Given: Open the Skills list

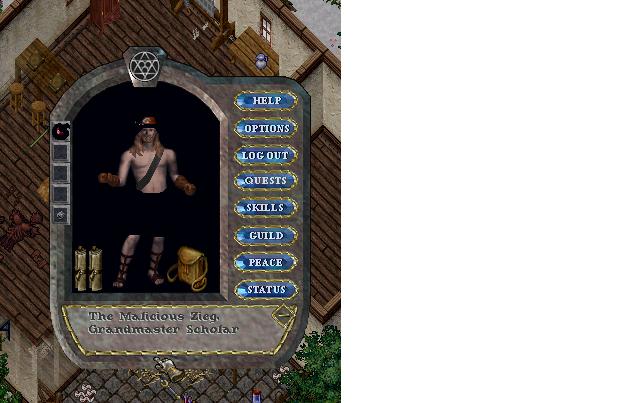Looking at the screenshot, I should 266,208.
